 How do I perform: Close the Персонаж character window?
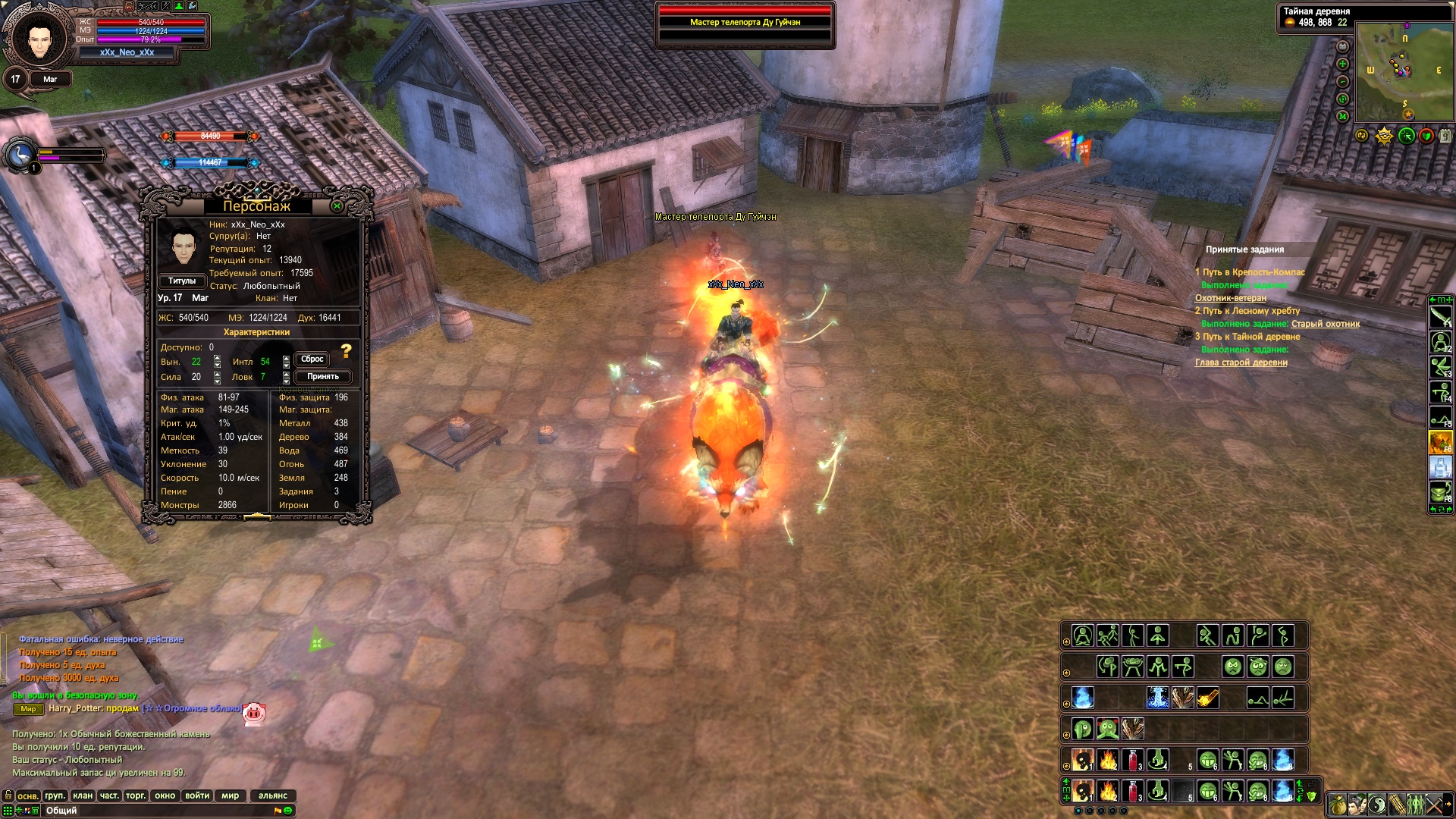(x=337, y=206)
